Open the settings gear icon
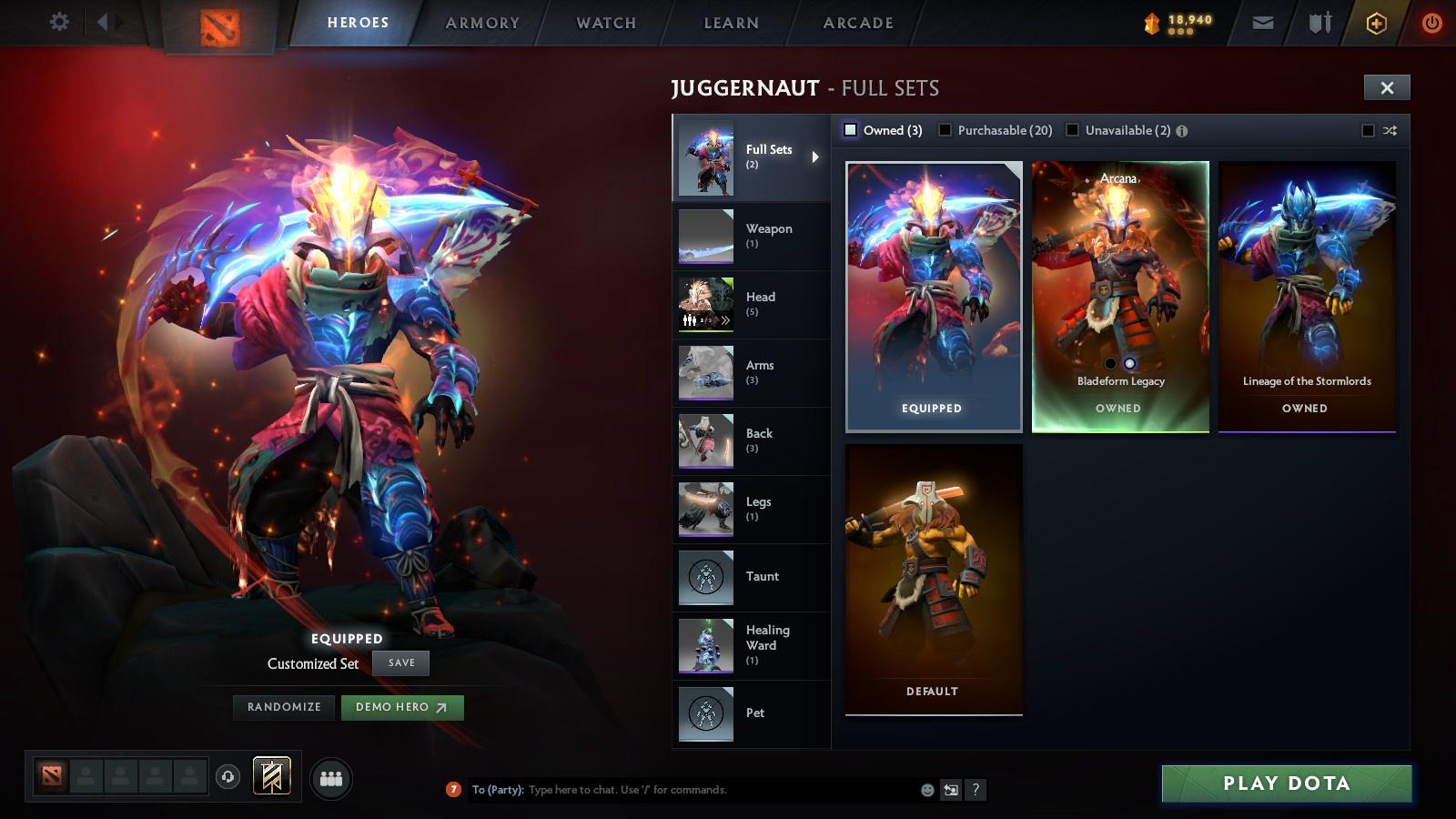The height and width of the screenshot is (819, 1456). coord(60,20)
